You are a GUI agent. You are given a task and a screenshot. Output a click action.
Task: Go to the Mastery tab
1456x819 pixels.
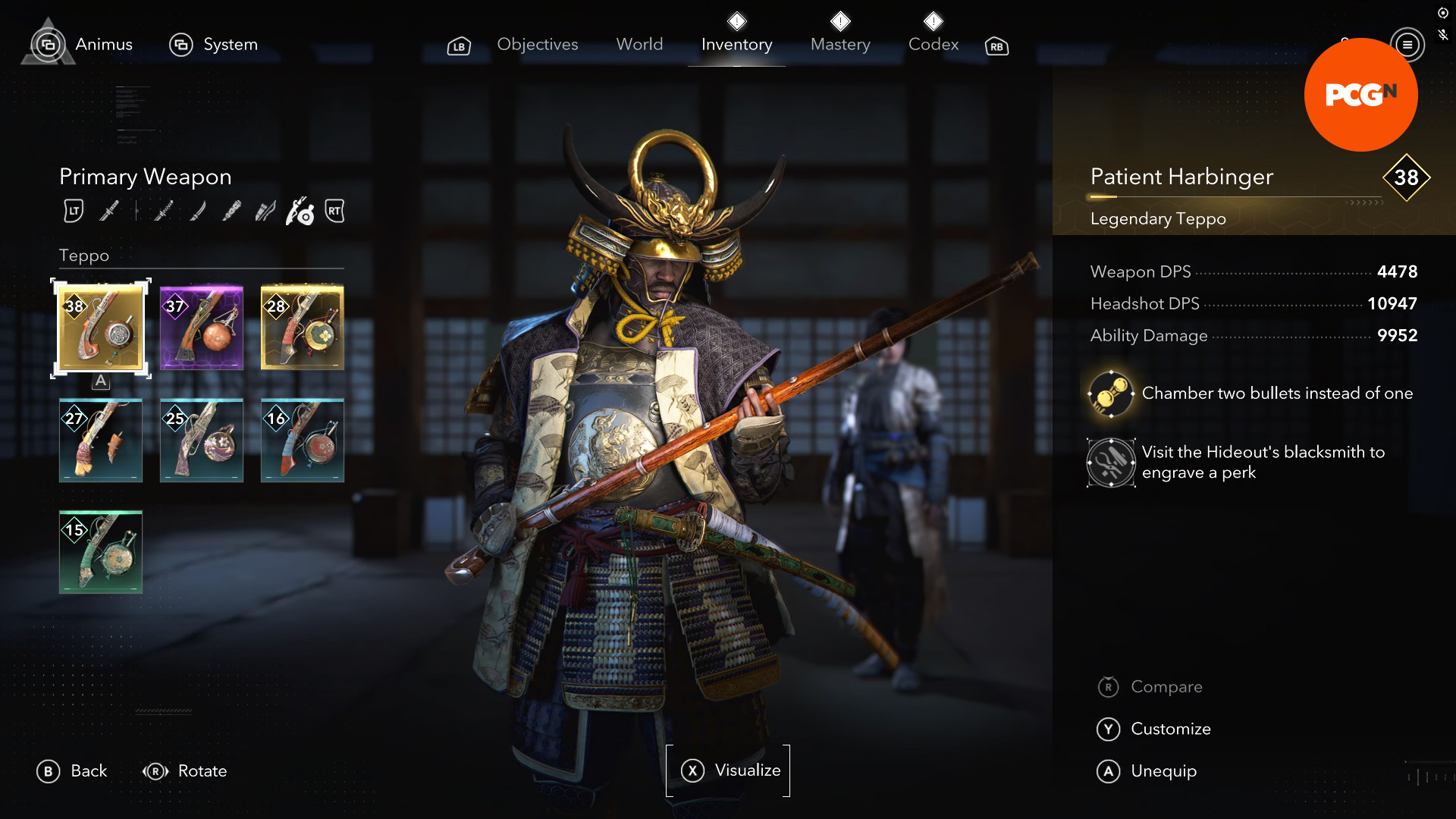point(840,45)
